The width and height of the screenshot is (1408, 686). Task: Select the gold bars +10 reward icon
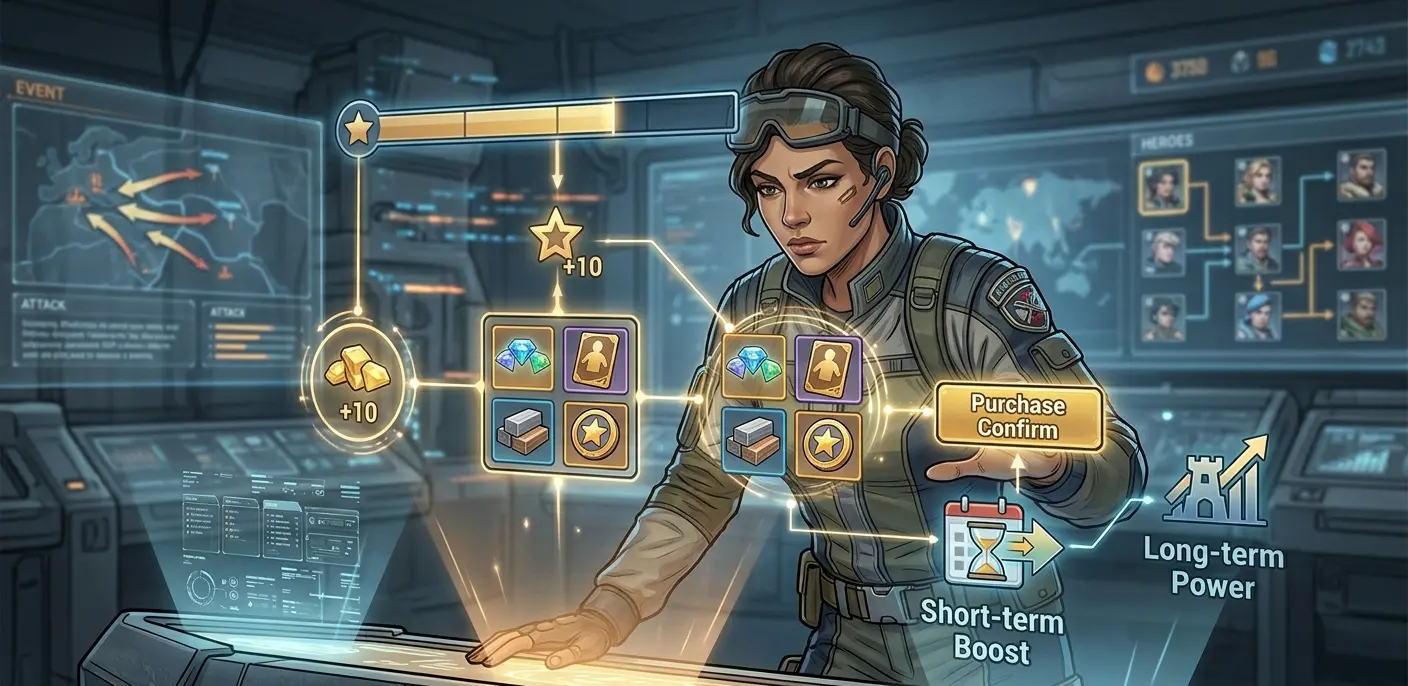coord(358,381)
